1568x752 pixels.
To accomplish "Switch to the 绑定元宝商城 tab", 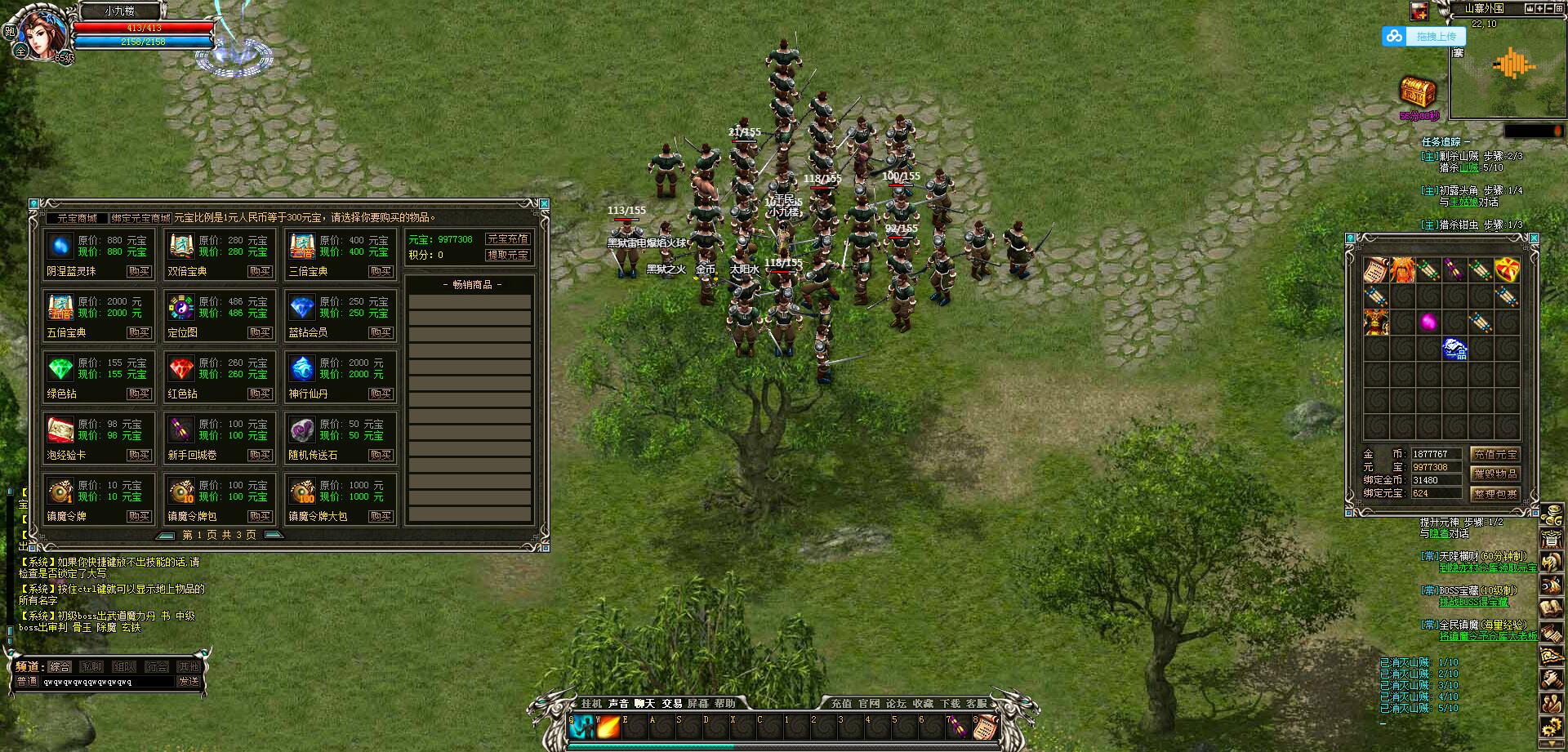I will (141, 218).
